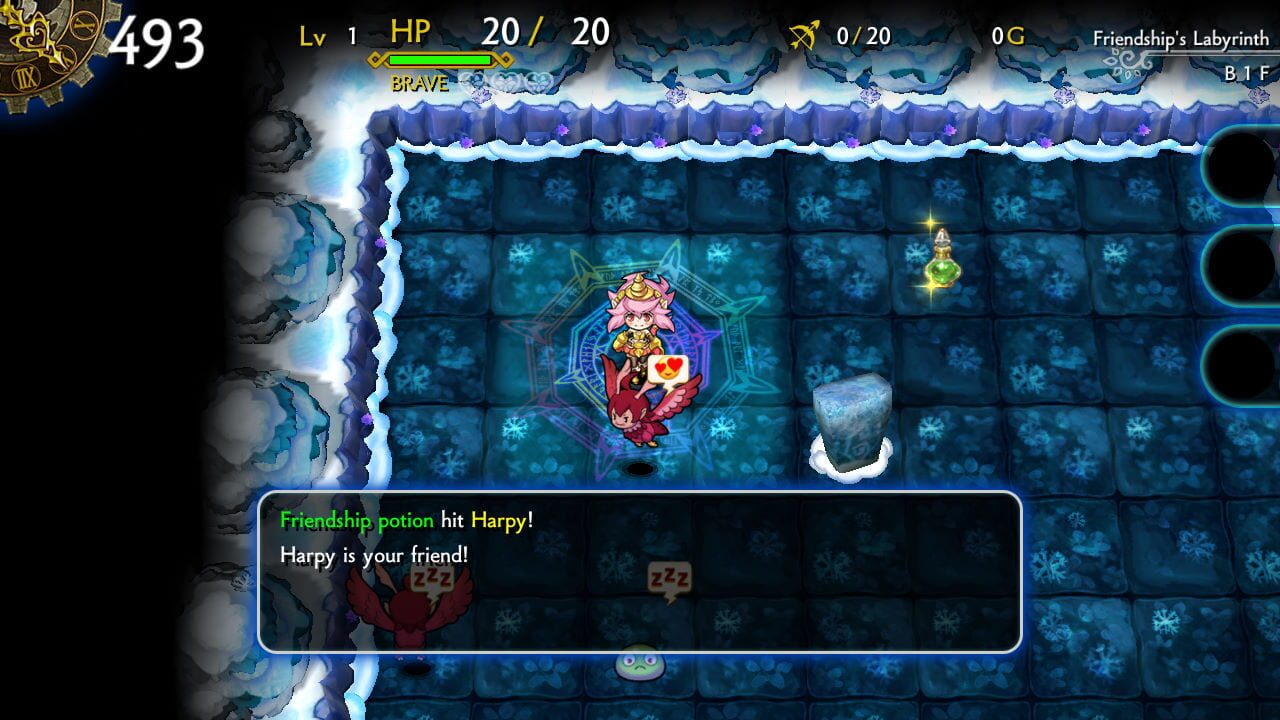Click the golden clock gear in the corner
Viewport: 1280px width, 720px height.
[x=35, y=40]
